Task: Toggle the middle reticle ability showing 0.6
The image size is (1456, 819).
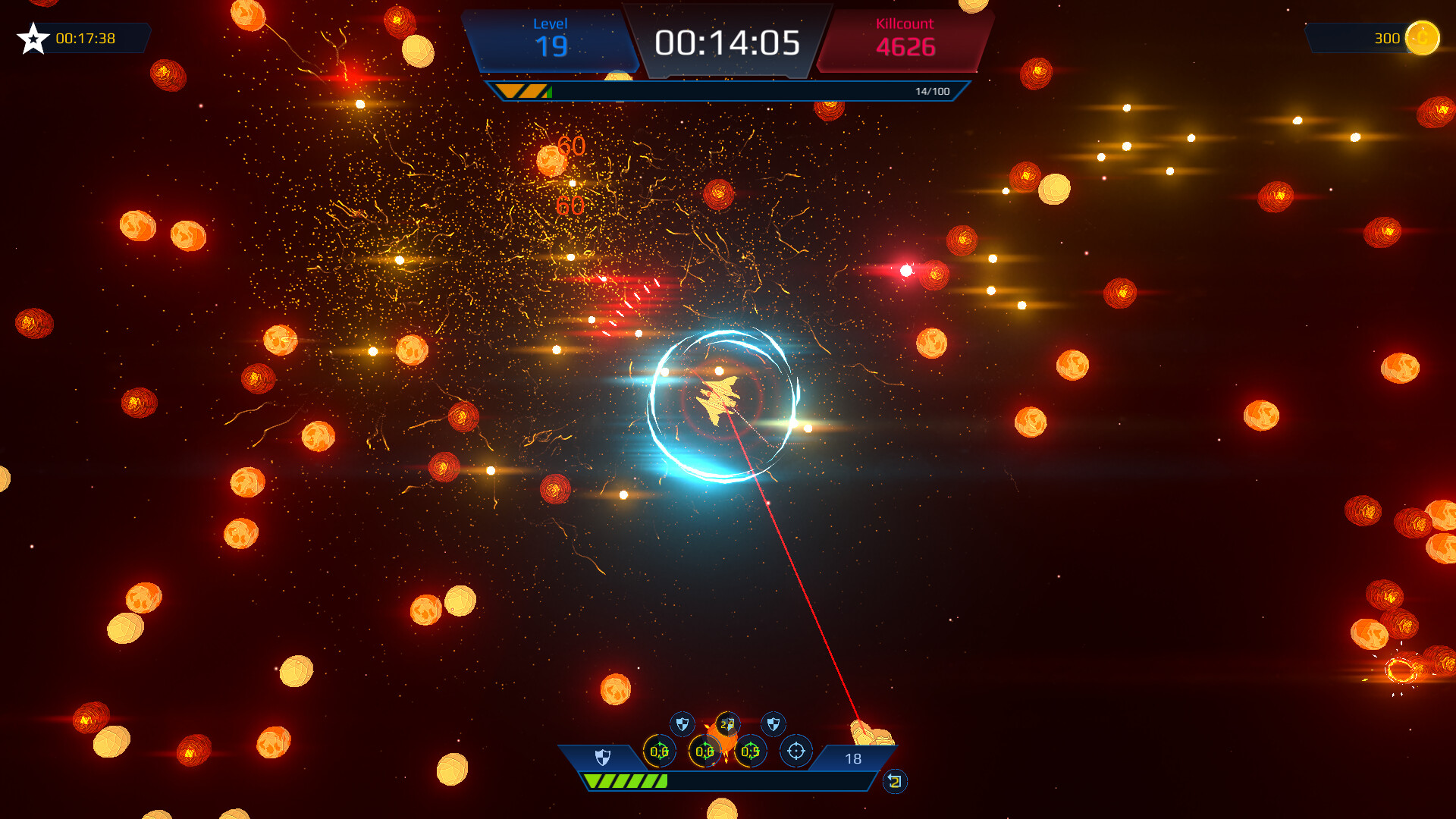Action: (x=704, y=752)
